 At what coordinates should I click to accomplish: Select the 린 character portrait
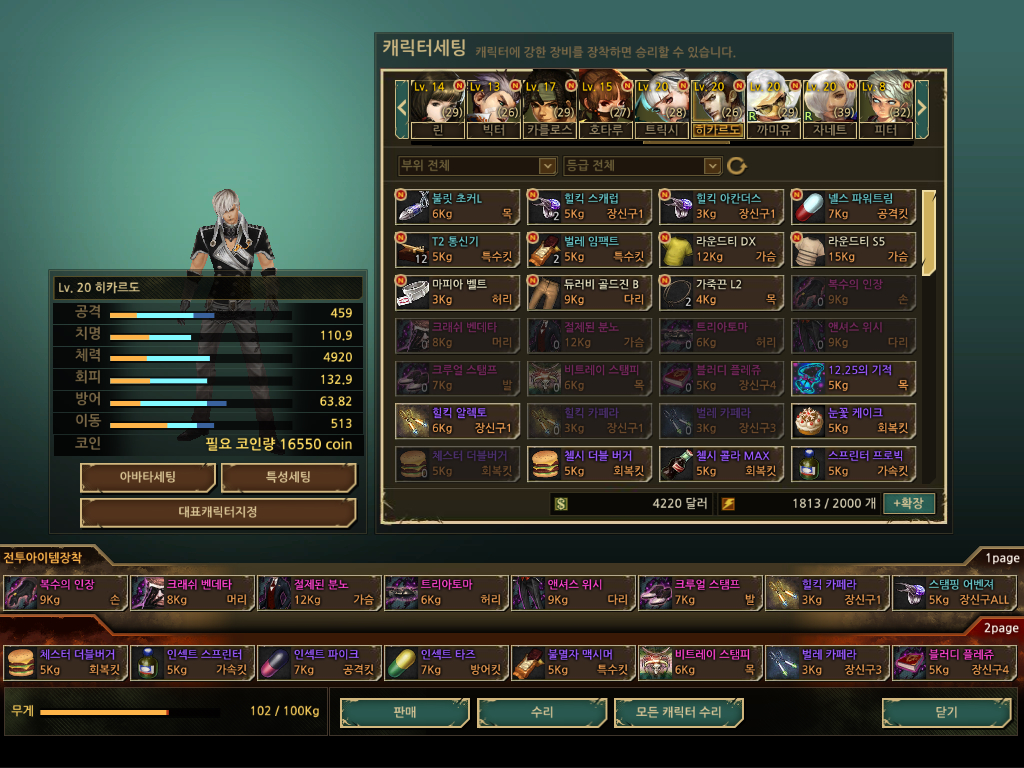click(x=438, y=104)
